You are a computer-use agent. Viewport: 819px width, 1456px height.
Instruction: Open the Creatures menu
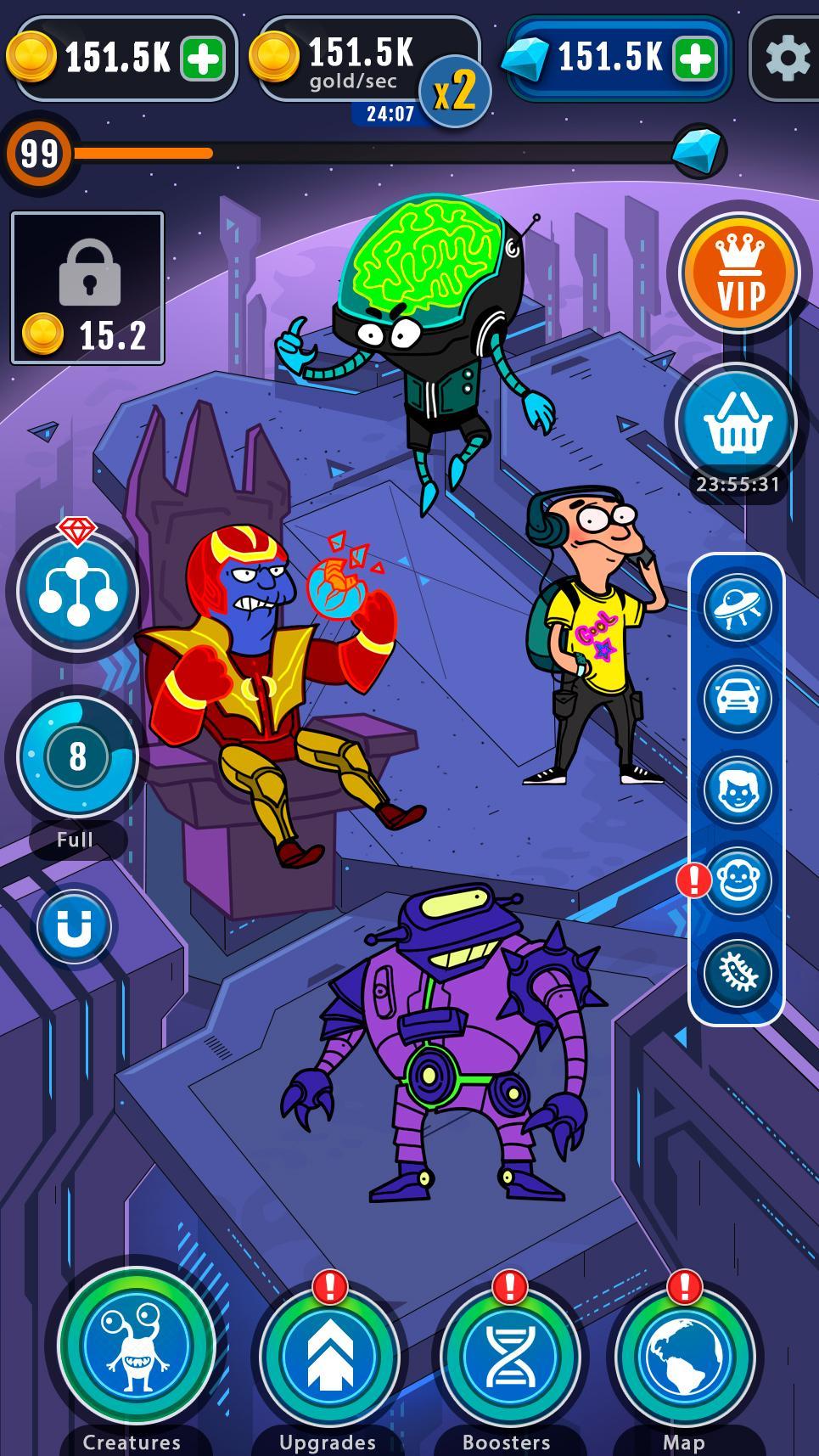coord(136,1347)
